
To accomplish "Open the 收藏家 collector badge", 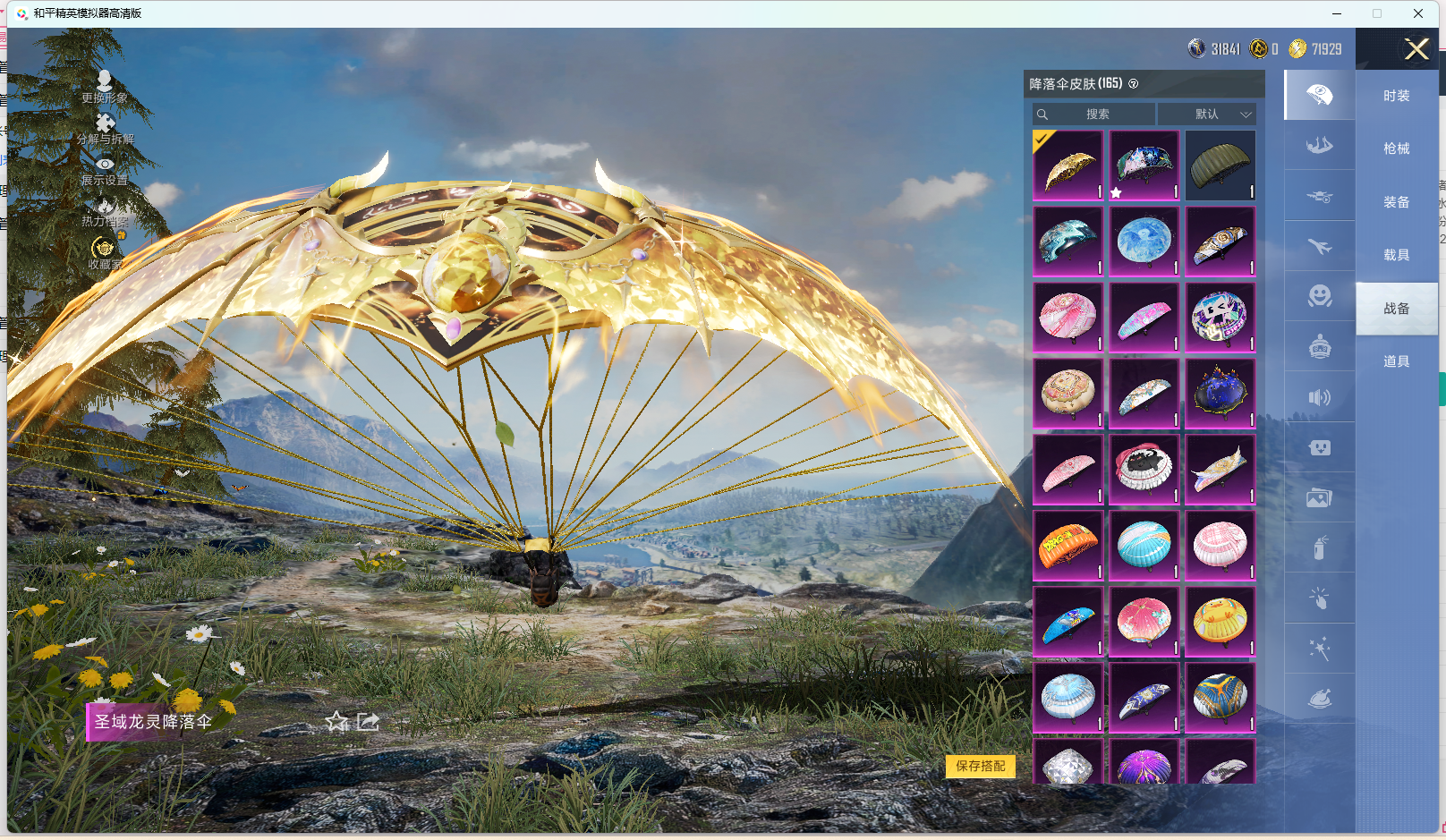I will [105, 253].
